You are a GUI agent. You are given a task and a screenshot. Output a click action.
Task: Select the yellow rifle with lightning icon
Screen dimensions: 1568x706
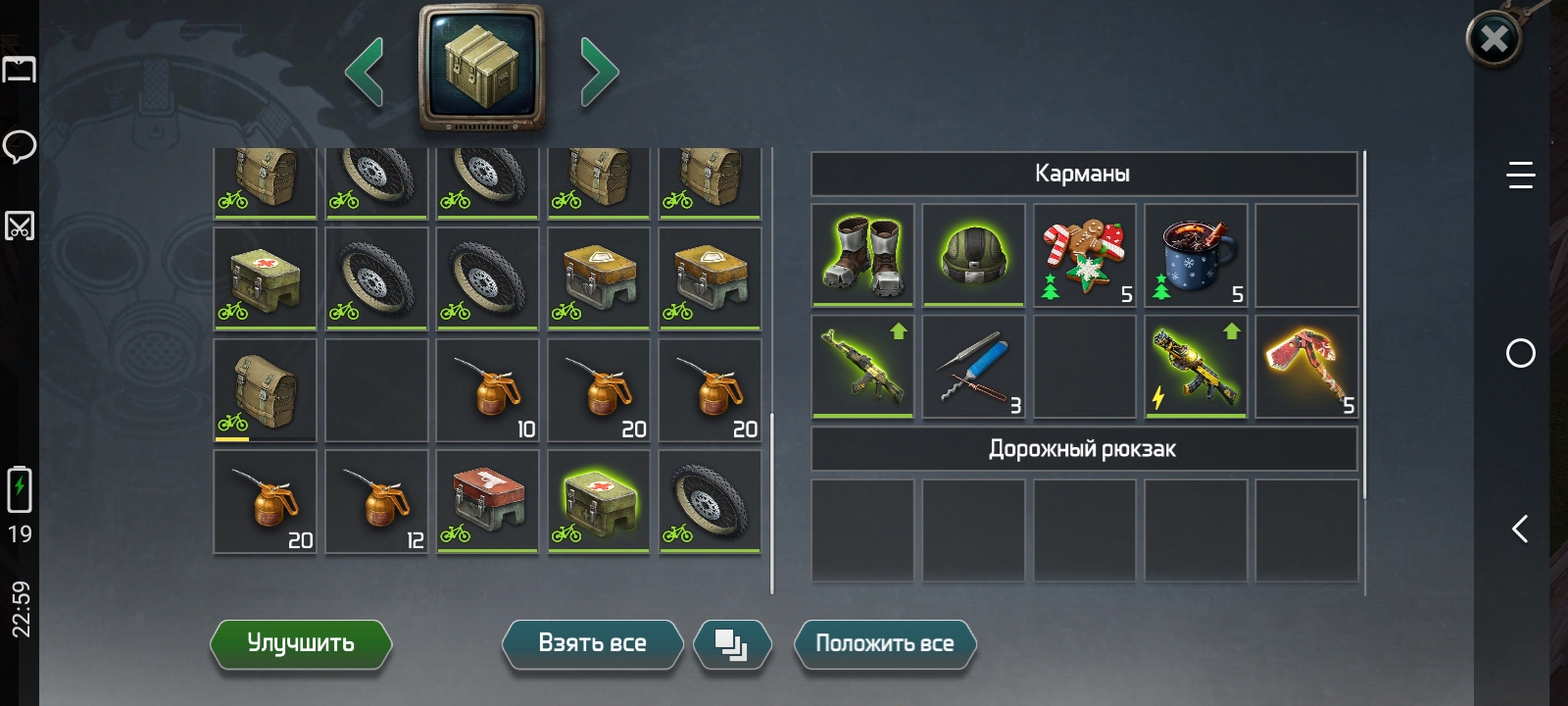[x=1196, y=367]
